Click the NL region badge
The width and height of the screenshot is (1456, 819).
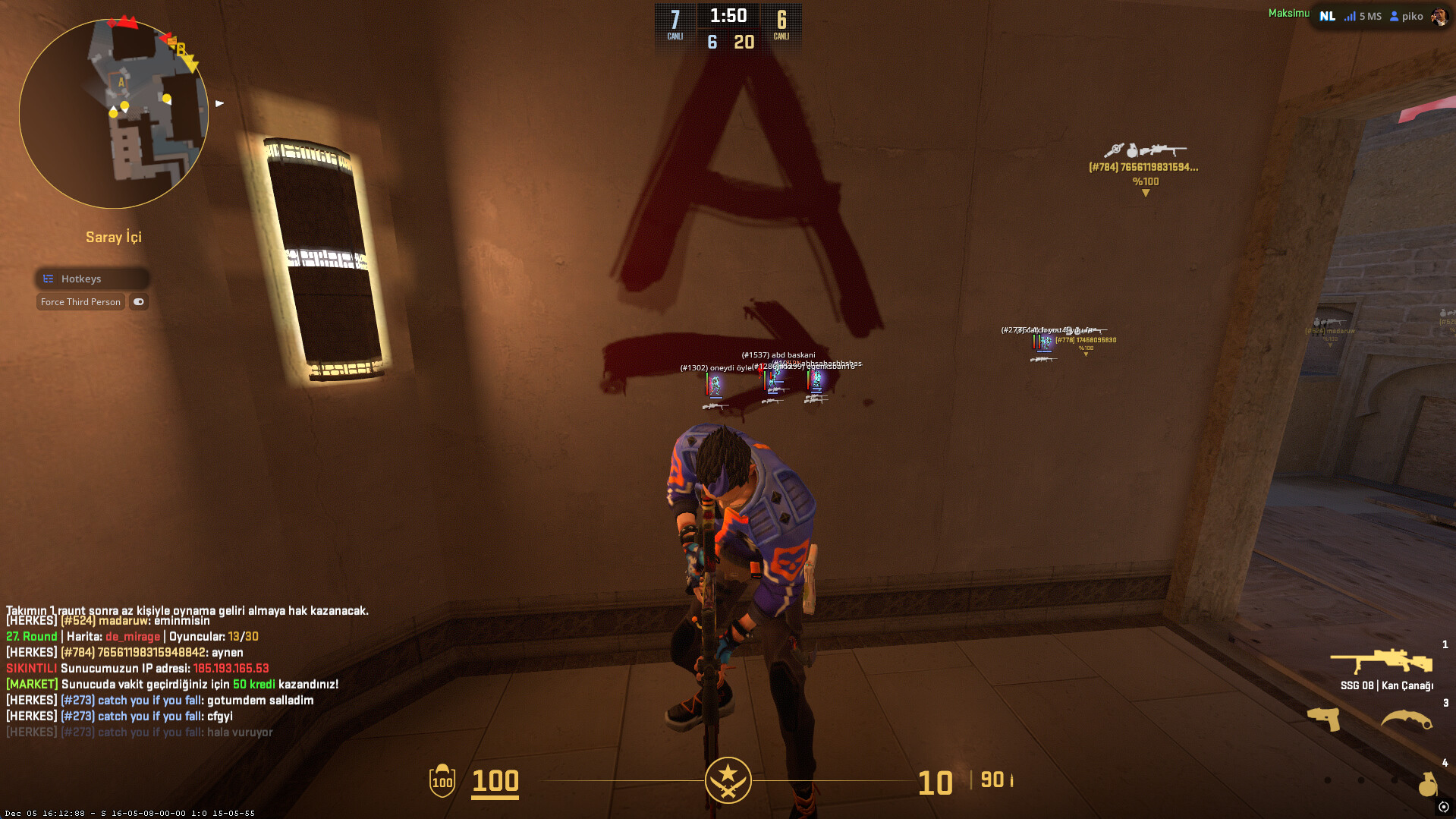click(1327, 16)
